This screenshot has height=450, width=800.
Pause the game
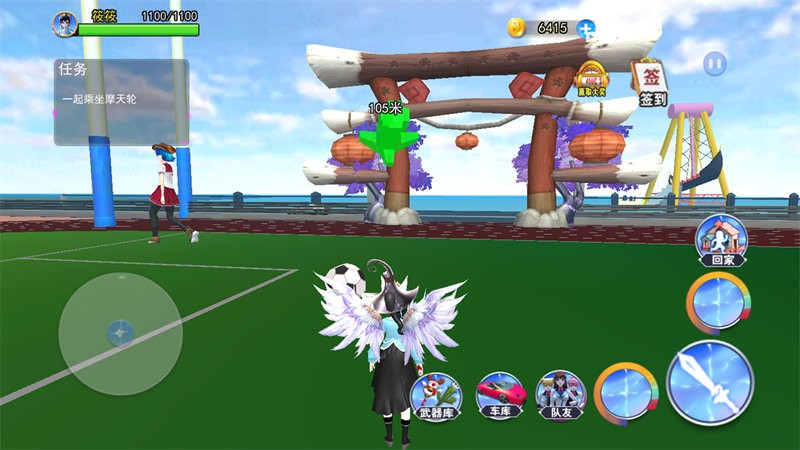[x=714, y=64]
